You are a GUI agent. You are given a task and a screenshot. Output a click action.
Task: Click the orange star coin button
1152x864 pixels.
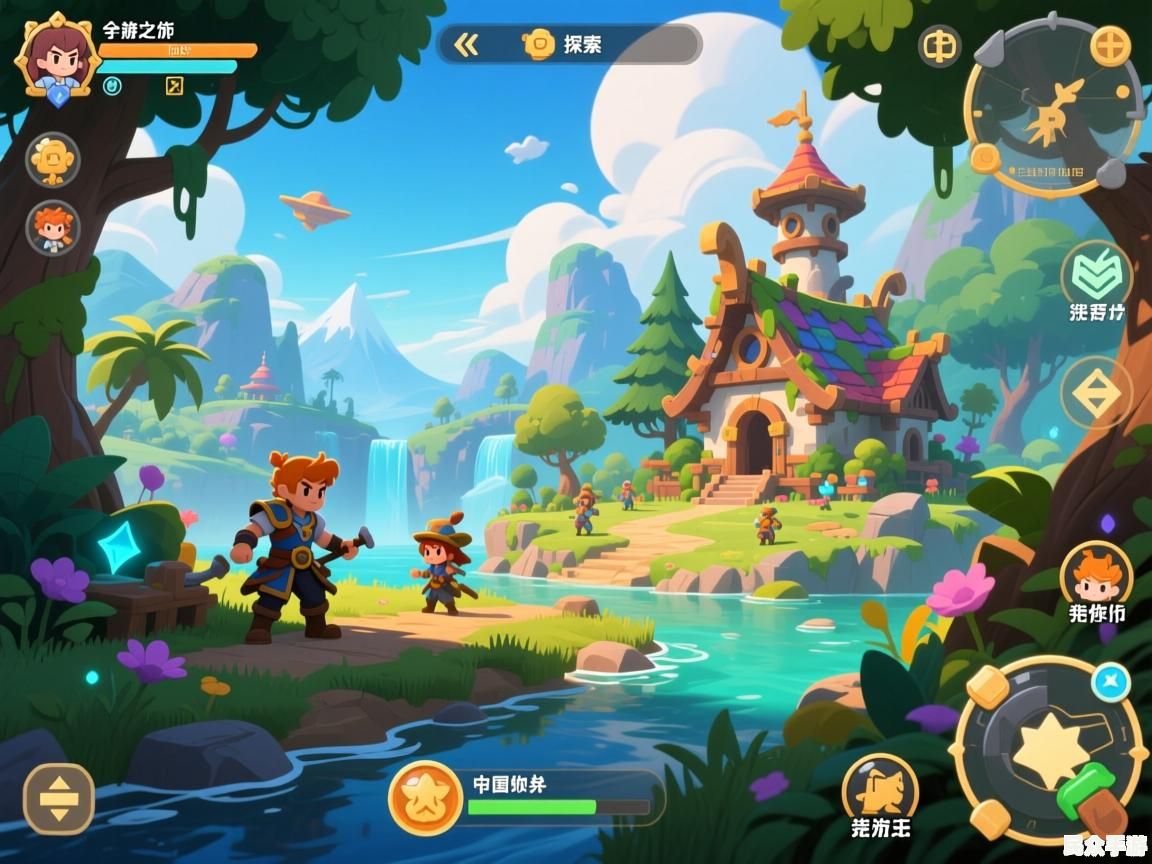click(x=425, y=798)
